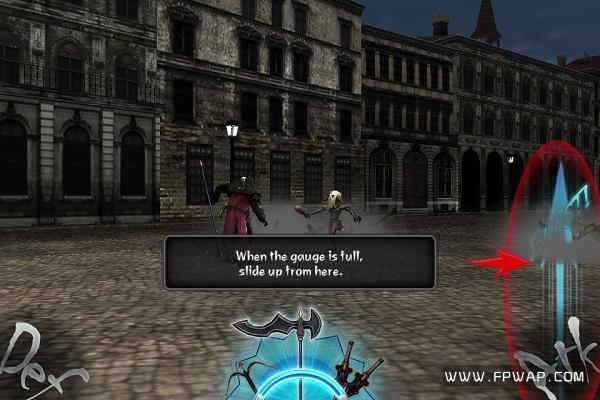Dismiss the gauge tutorial message box
Viewport: 600px width, 400px height.
pos(299,262)
